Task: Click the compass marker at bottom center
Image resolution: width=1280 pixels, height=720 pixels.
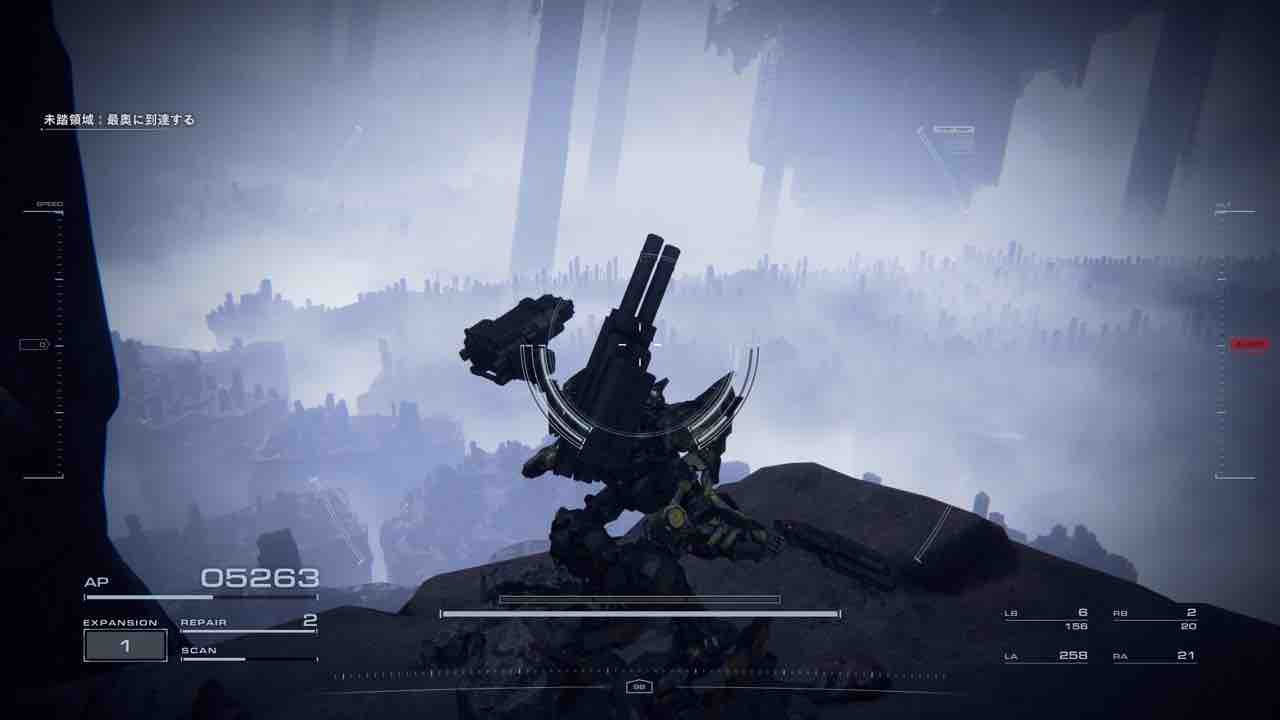Action: pyautogui.click(x=637, y=686)
